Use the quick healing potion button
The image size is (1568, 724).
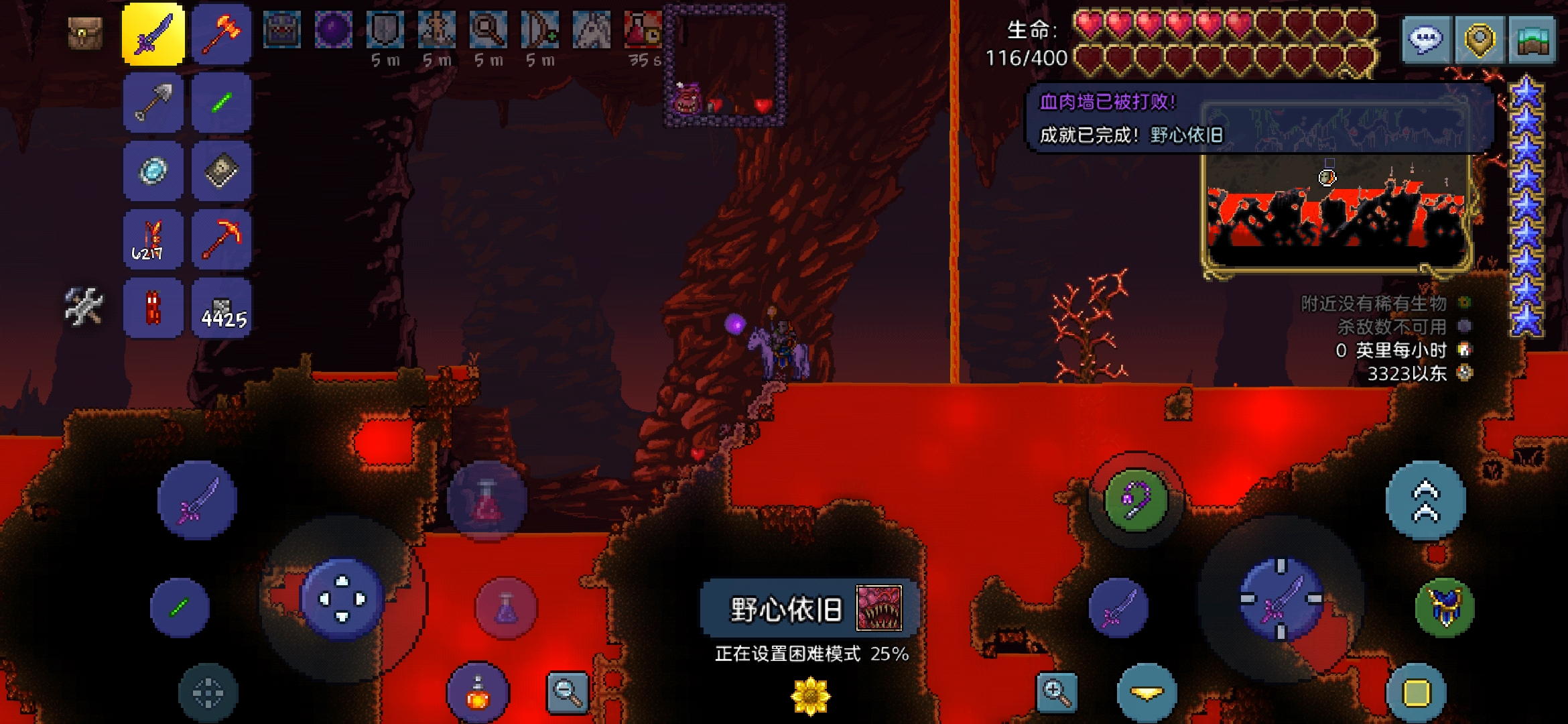click(487, 501)
